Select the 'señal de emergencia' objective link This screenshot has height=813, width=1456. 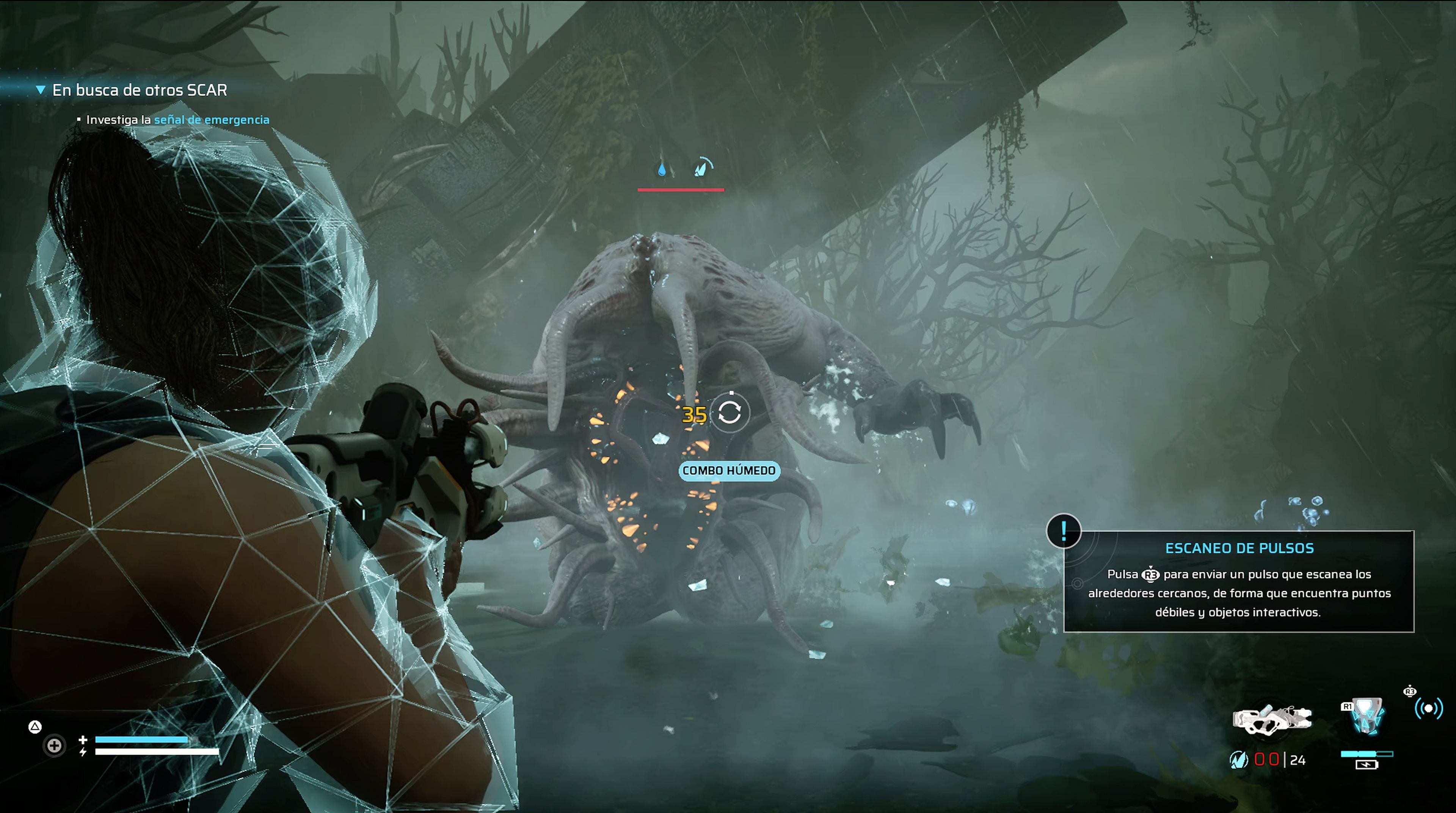[x=212, y=120]
